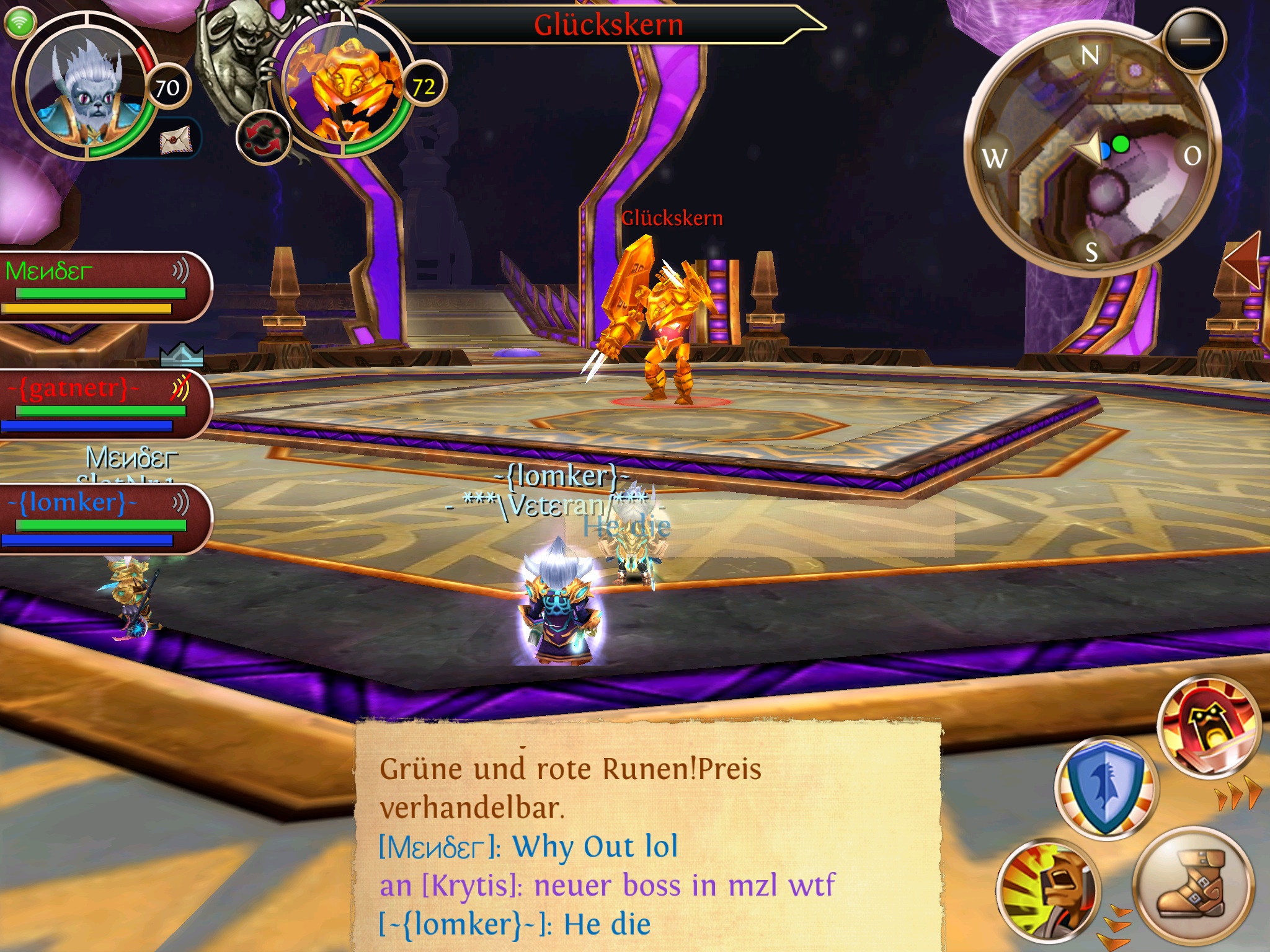Activate the blue shield ability
1270x952 pixels.
(x=1106, y=787)
